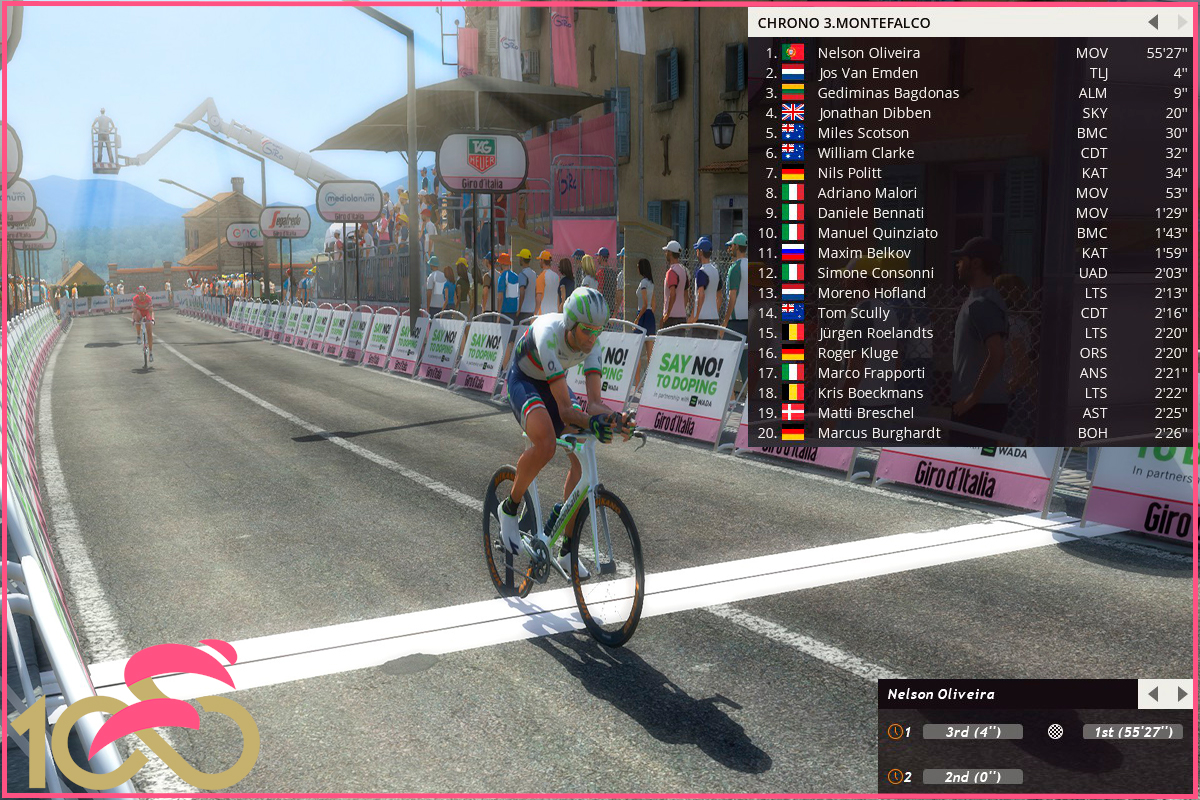
Task: Select Jos Van Emden's standings row
Action: pyautogui.click(x=867, y=73)
